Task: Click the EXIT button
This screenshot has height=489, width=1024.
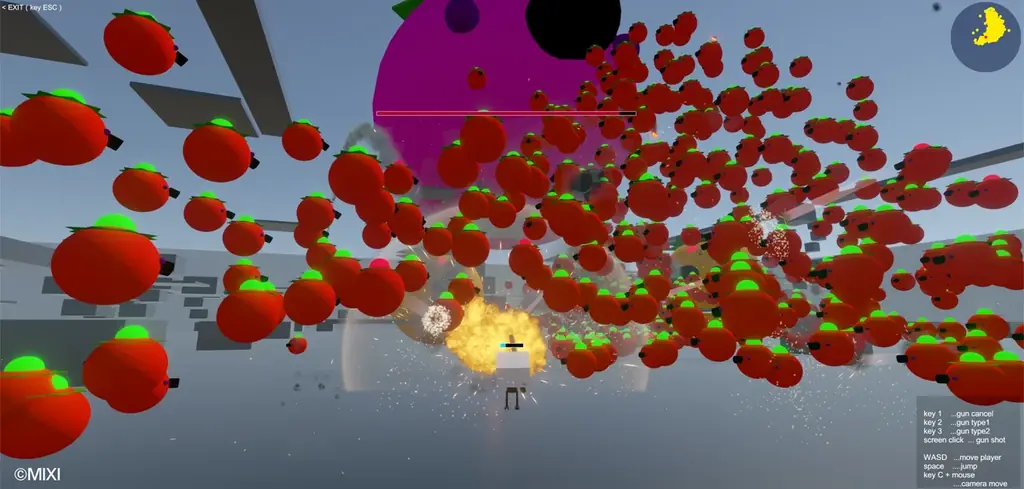Action: point(32,7)
